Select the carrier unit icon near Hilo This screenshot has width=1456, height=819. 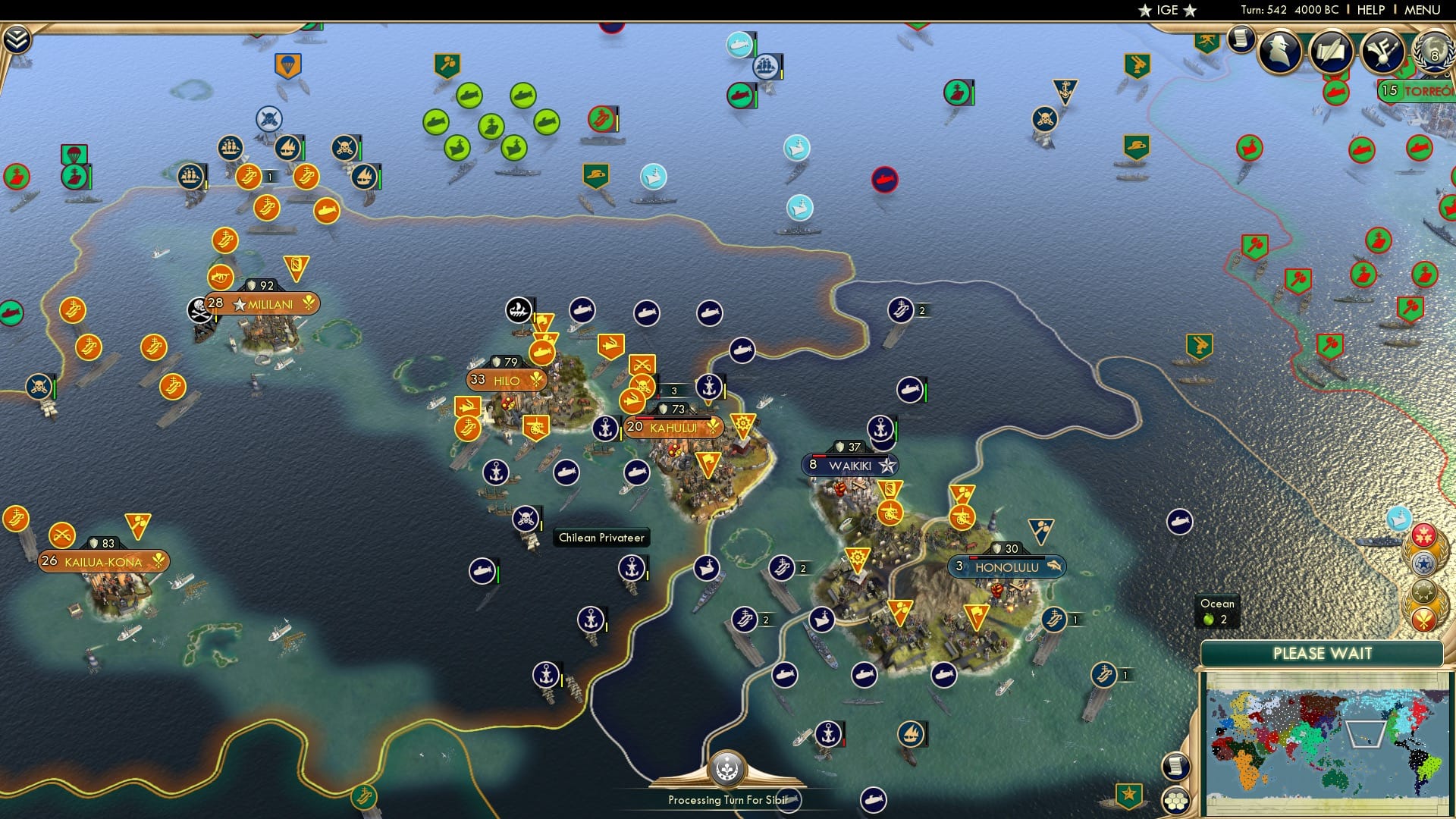click(467, 429)
